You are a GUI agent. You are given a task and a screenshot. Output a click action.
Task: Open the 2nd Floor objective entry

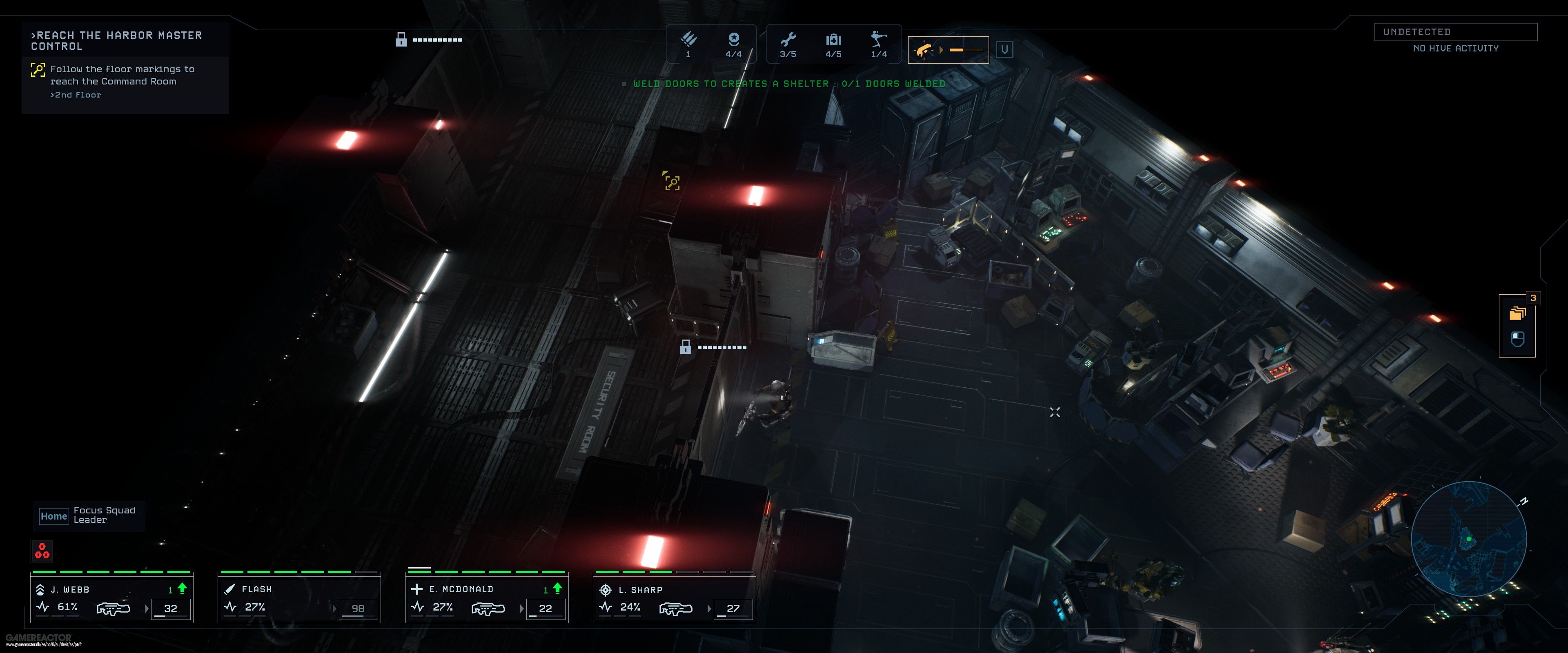coord(76,95)
